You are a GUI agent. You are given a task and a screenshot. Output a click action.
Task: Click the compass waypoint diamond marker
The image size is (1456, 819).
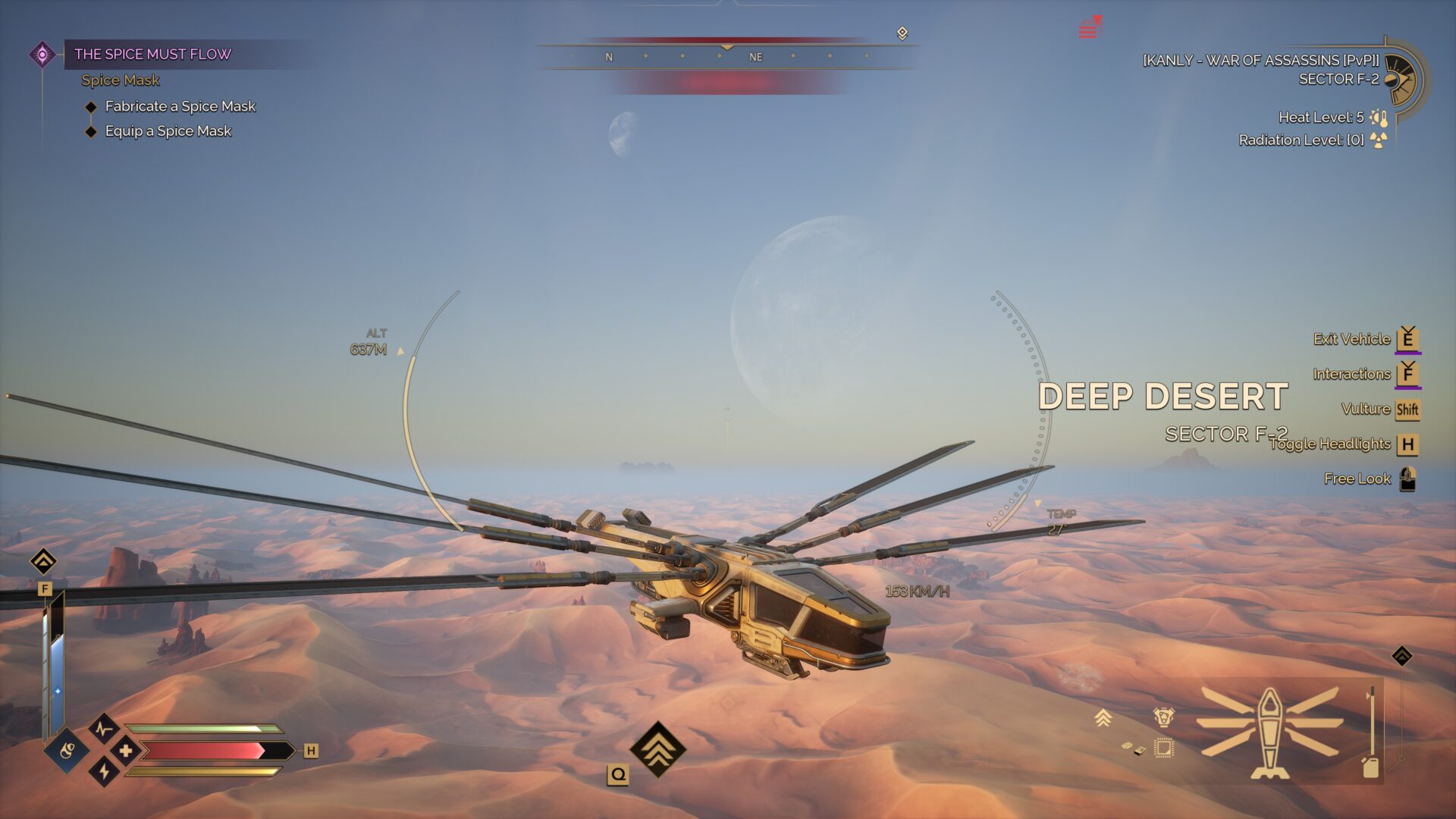pos(902,33)
